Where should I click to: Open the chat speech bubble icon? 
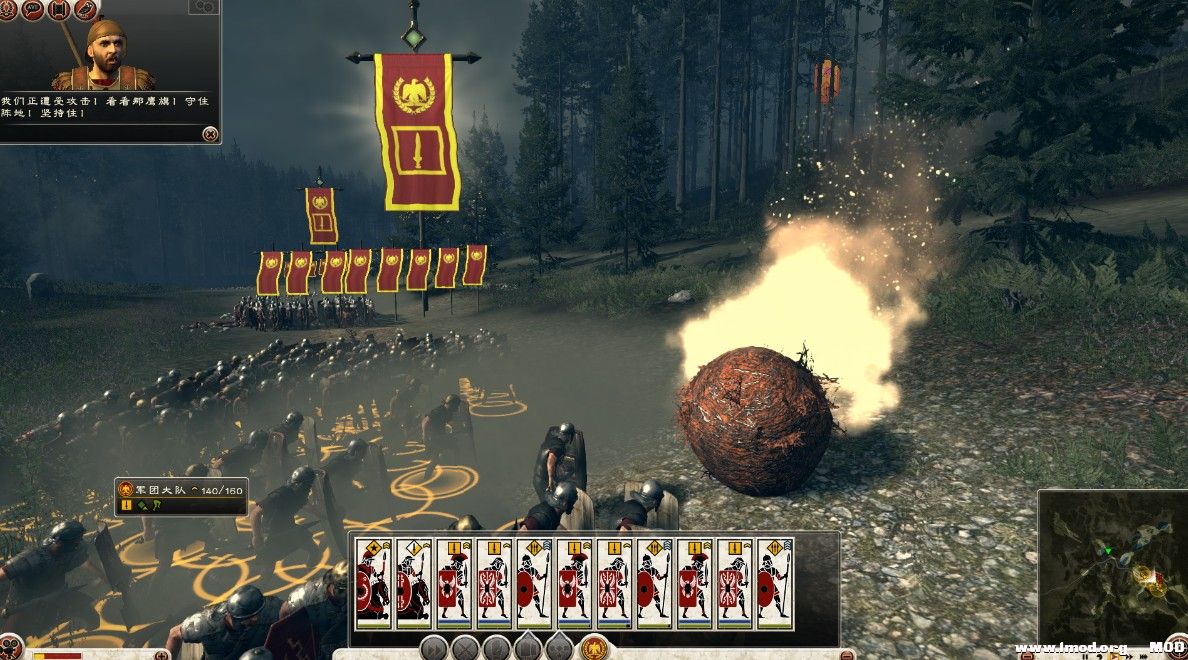coord(32,9)
